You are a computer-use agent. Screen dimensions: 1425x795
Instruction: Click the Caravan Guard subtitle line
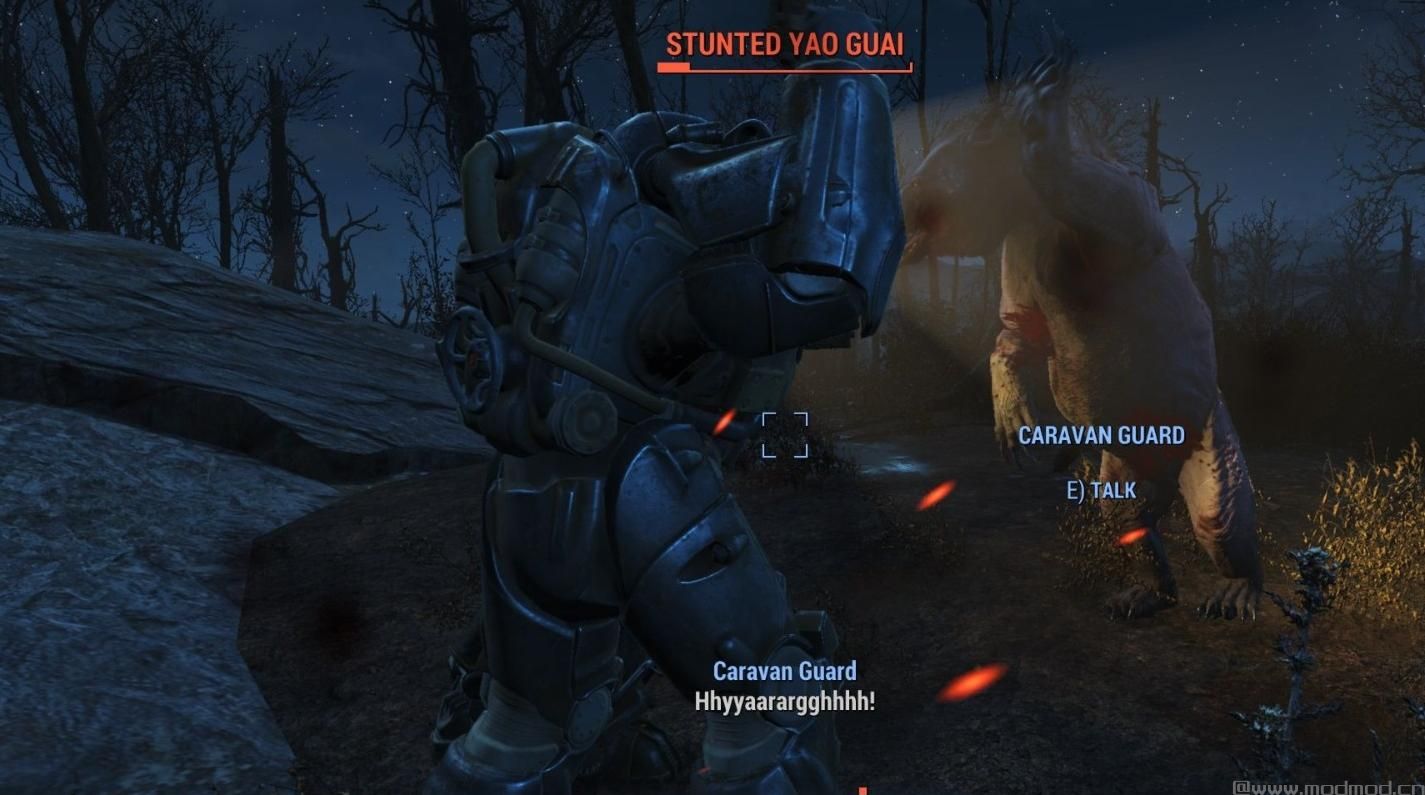click(786, 671)
